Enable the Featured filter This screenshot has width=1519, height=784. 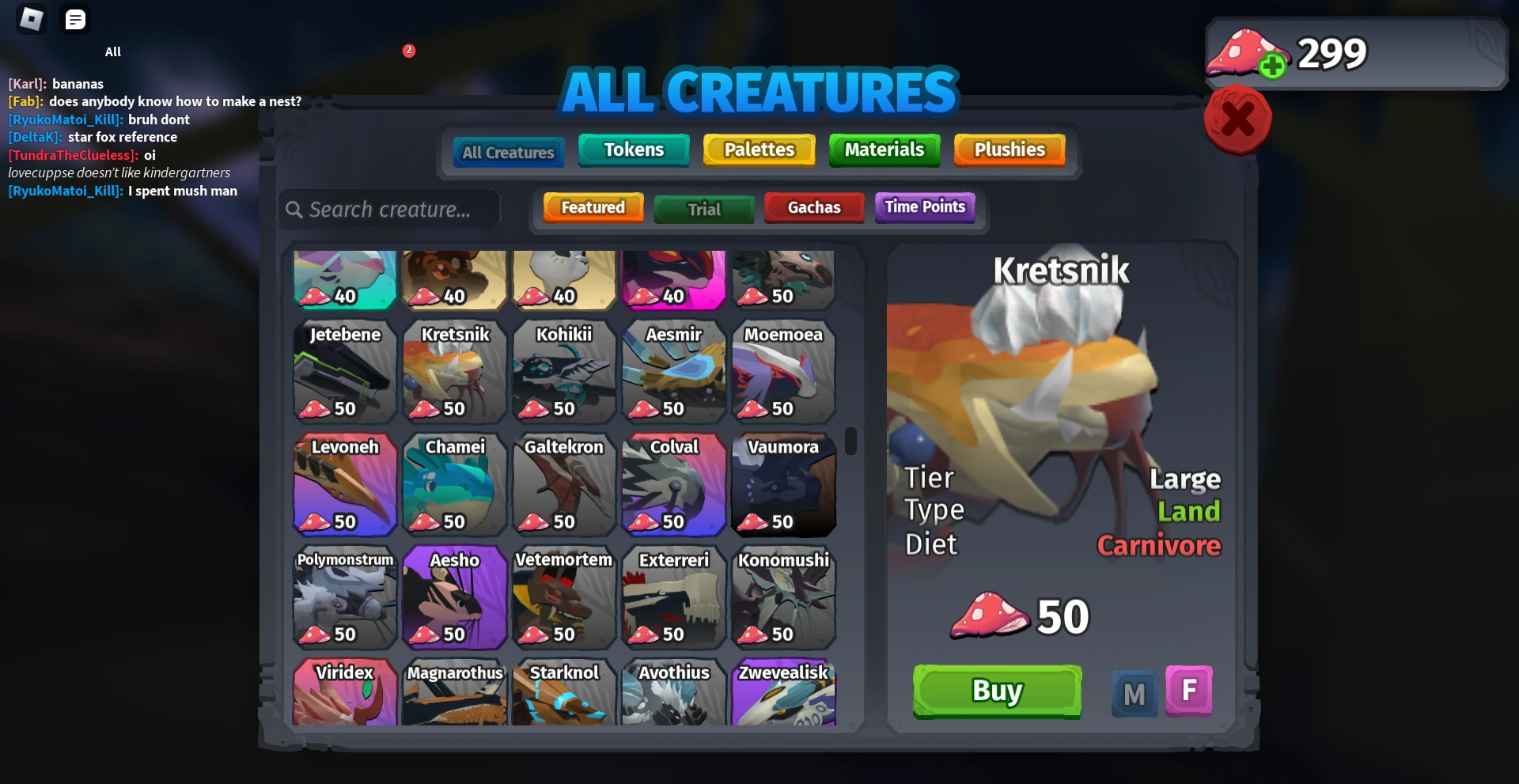(593, 206)
